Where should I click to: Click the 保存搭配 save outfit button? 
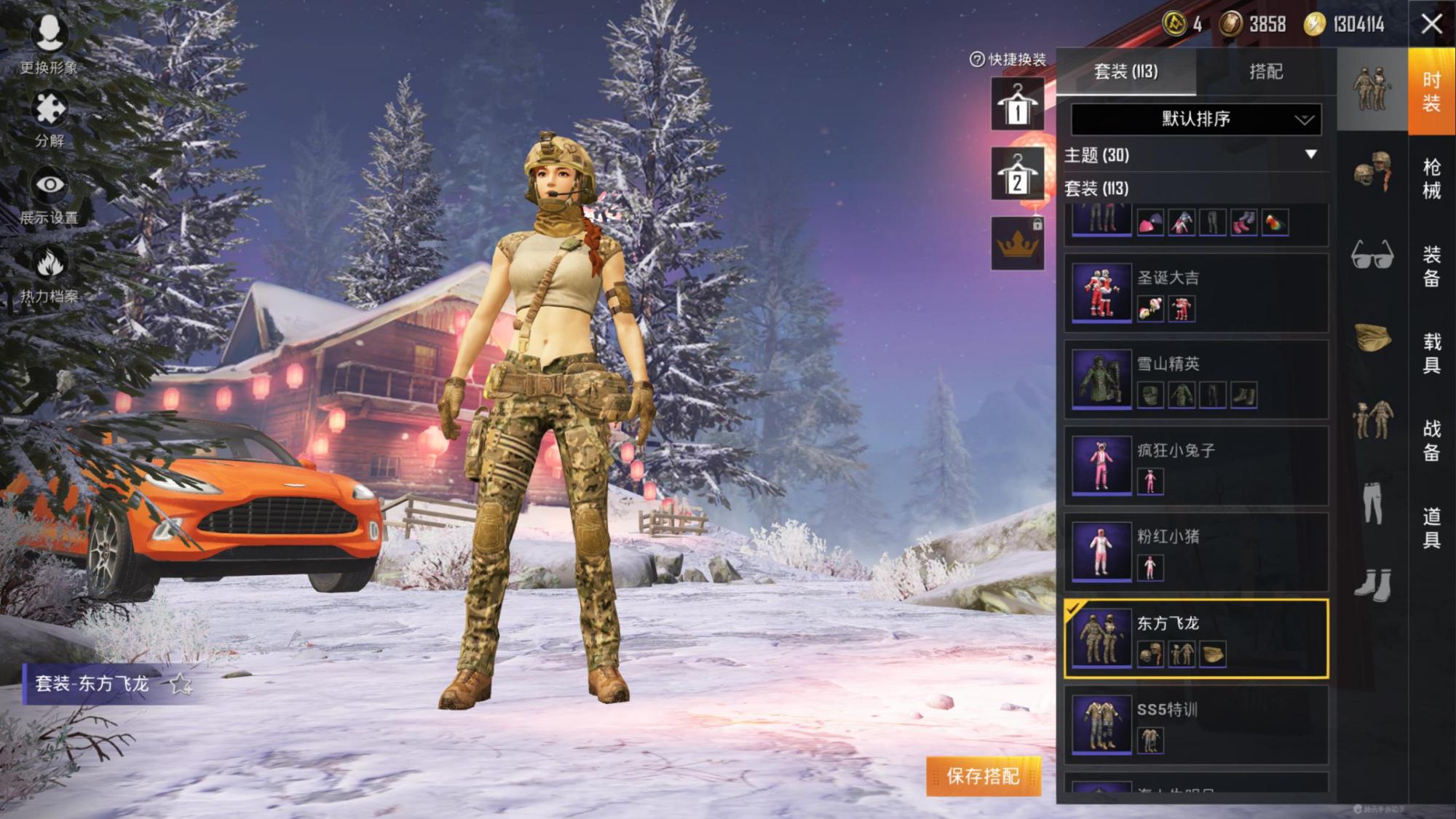click(983, 776)
